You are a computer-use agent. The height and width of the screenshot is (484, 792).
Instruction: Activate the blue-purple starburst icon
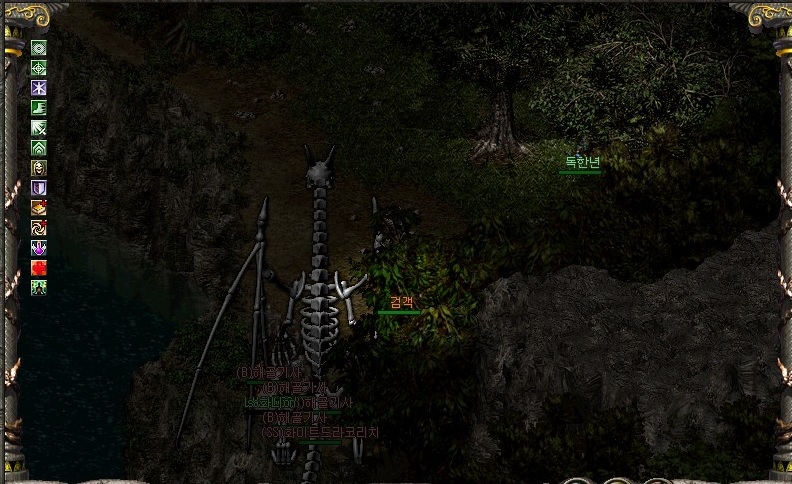39,87
